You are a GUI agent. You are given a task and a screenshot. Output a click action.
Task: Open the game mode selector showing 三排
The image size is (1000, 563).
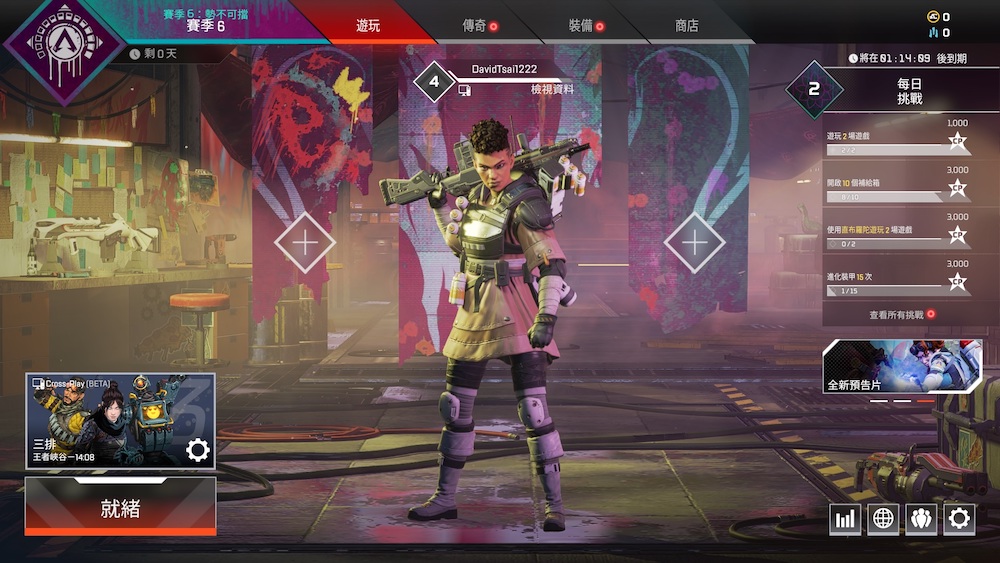[120, 421]
